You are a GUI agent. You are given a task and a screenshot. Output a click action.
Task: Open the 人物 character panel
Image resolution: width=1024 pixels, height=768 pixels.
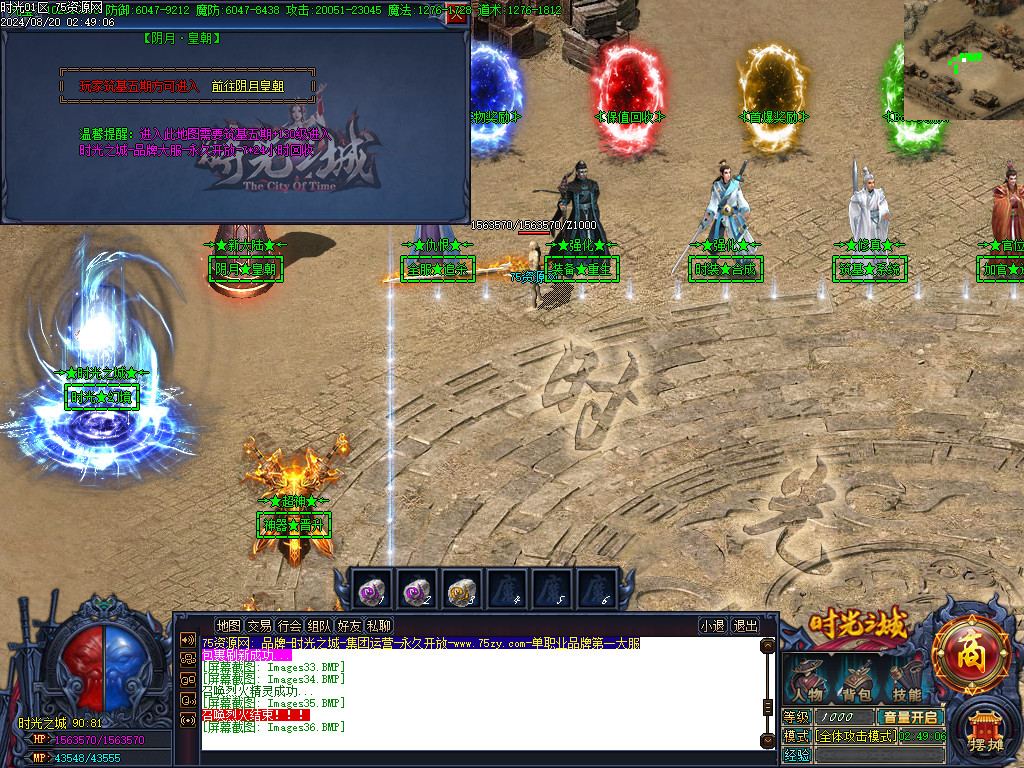[x=807, y=680]
